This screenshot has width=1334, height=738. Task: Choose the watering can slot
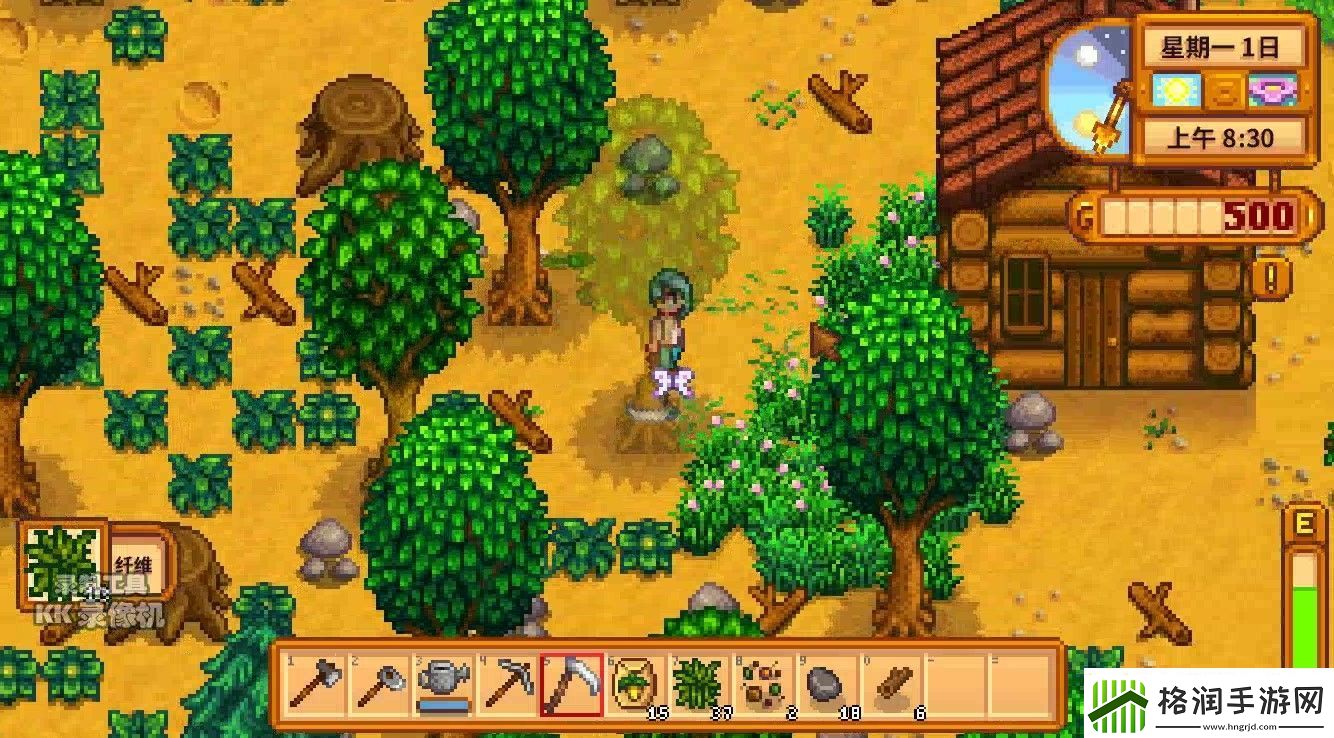tap(443, 685)
